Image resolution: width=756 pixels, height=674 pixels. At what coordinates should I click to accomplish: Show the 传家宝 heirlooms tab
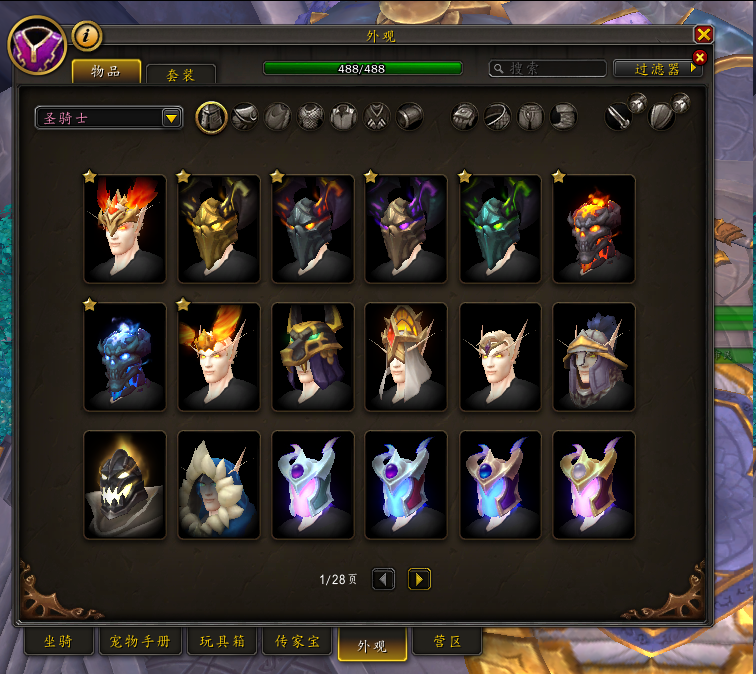tap(297, 641)
